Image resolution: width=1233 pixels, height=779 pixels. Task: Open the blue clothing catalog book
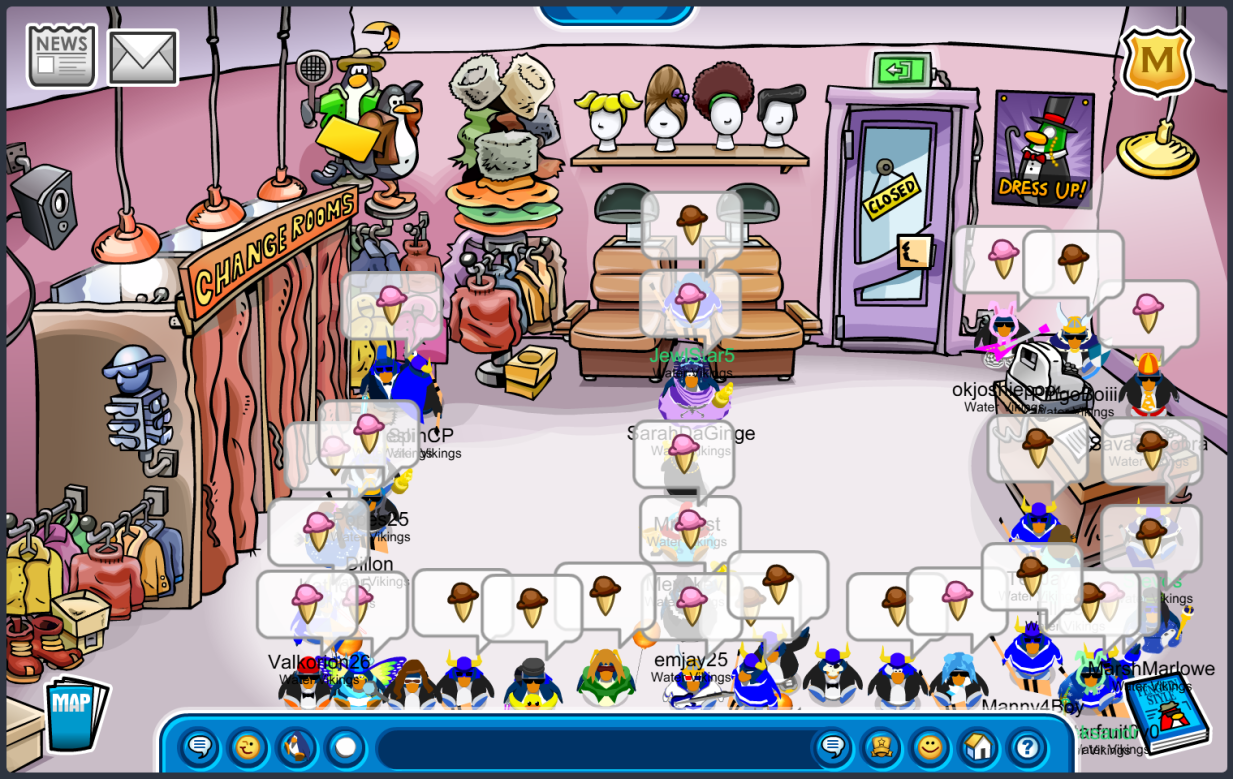pos(1165,712)
